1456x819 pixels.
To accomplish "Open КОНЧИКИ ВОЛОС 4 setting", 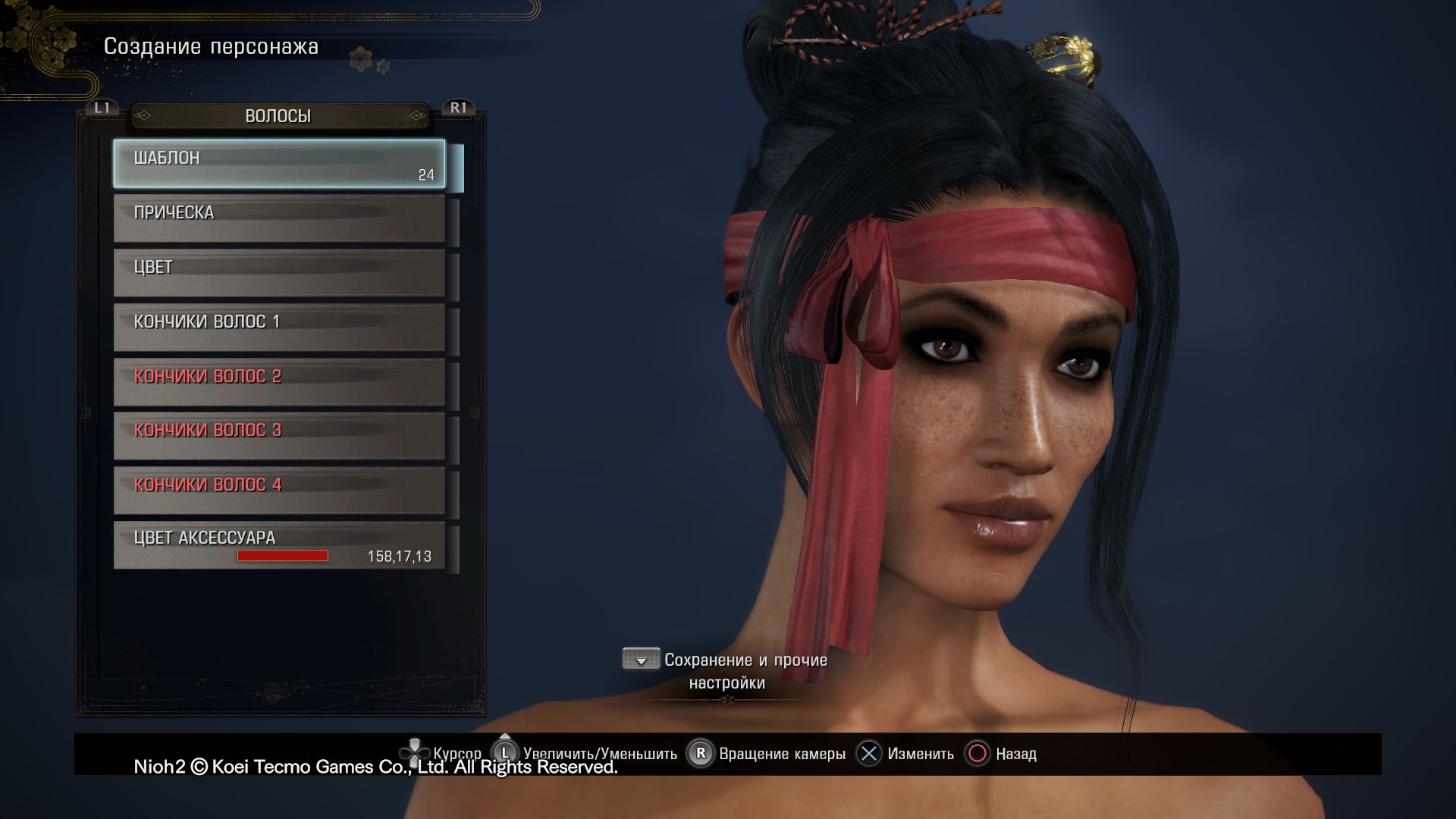I will click(x=279, y=491).
